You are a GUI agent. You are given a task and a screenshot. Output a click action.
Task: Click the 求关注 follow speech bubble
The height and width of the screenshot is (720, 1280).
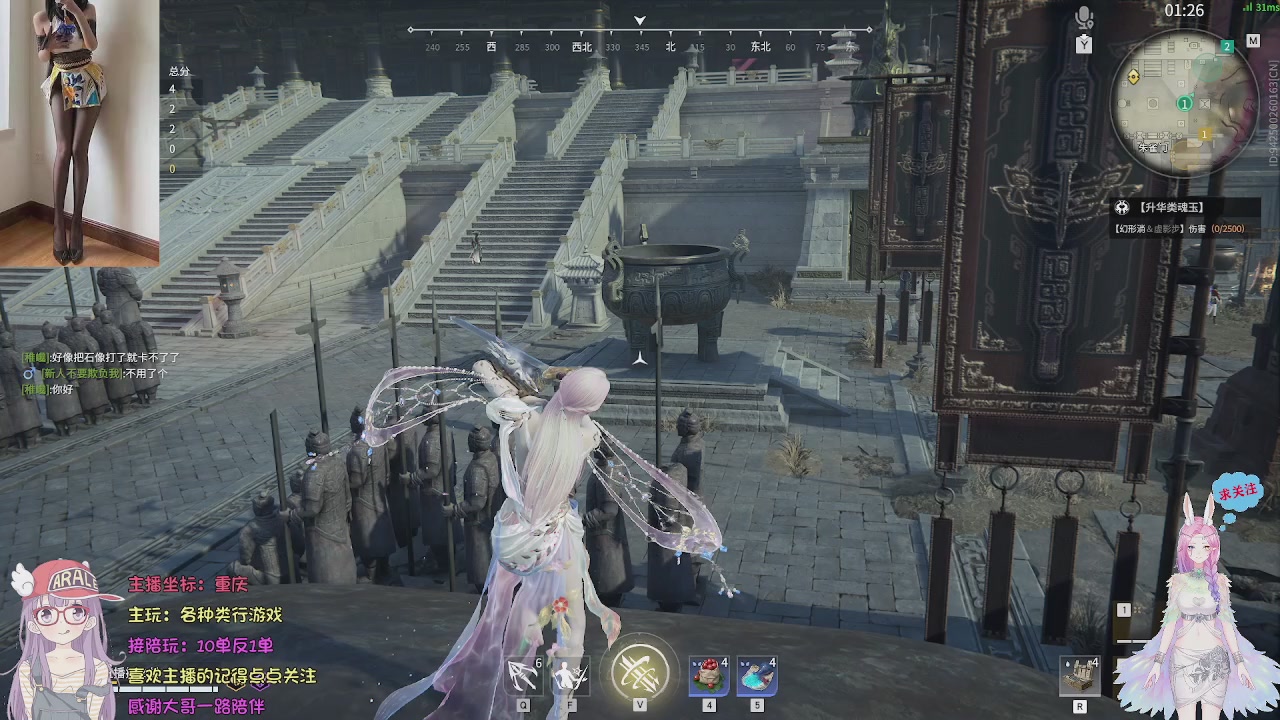pyautogui.click(x=1237, y=492)
